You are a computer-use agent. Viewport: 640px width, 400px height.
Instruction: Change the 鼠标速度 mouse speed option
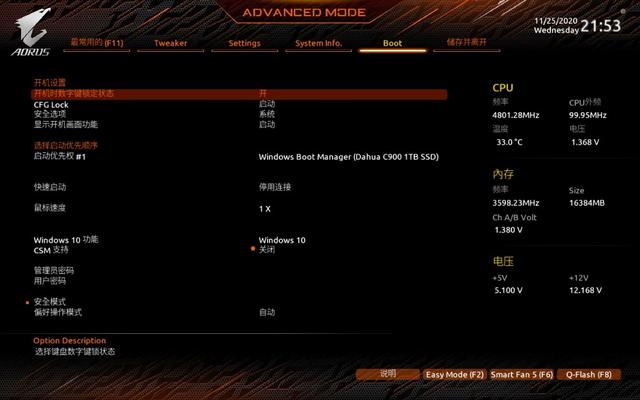point(50,208)
